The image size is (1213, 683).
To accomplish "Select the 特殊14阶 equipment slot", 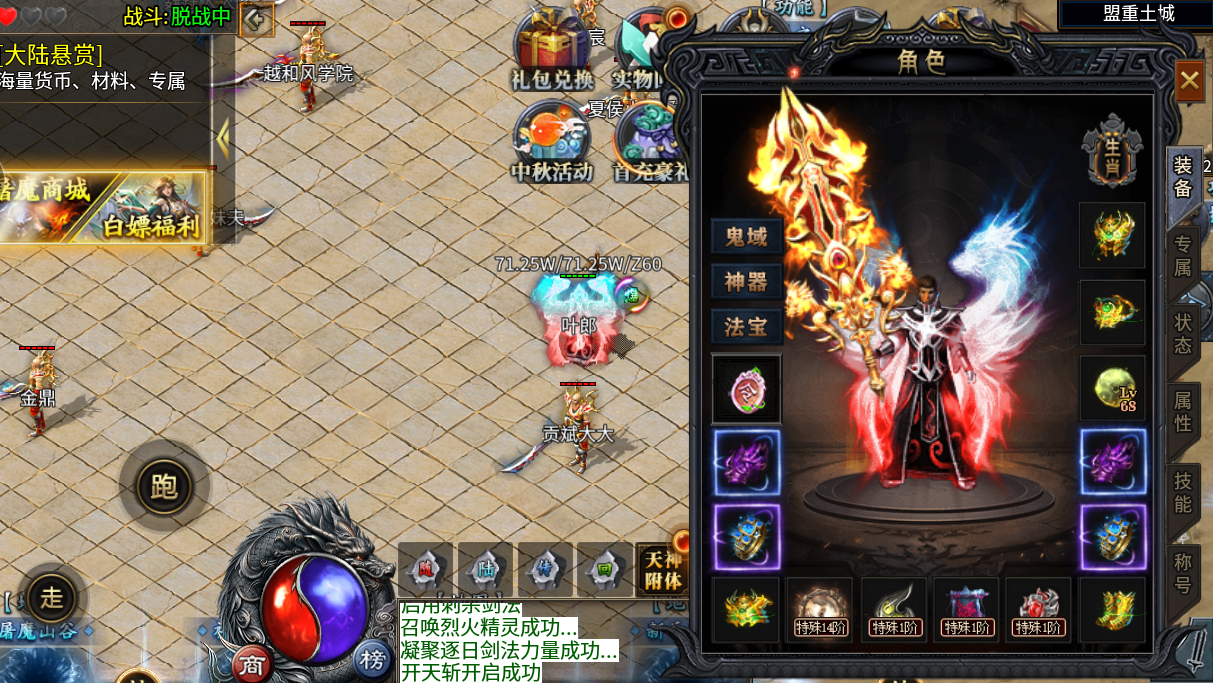I will (x=820, y=609).
